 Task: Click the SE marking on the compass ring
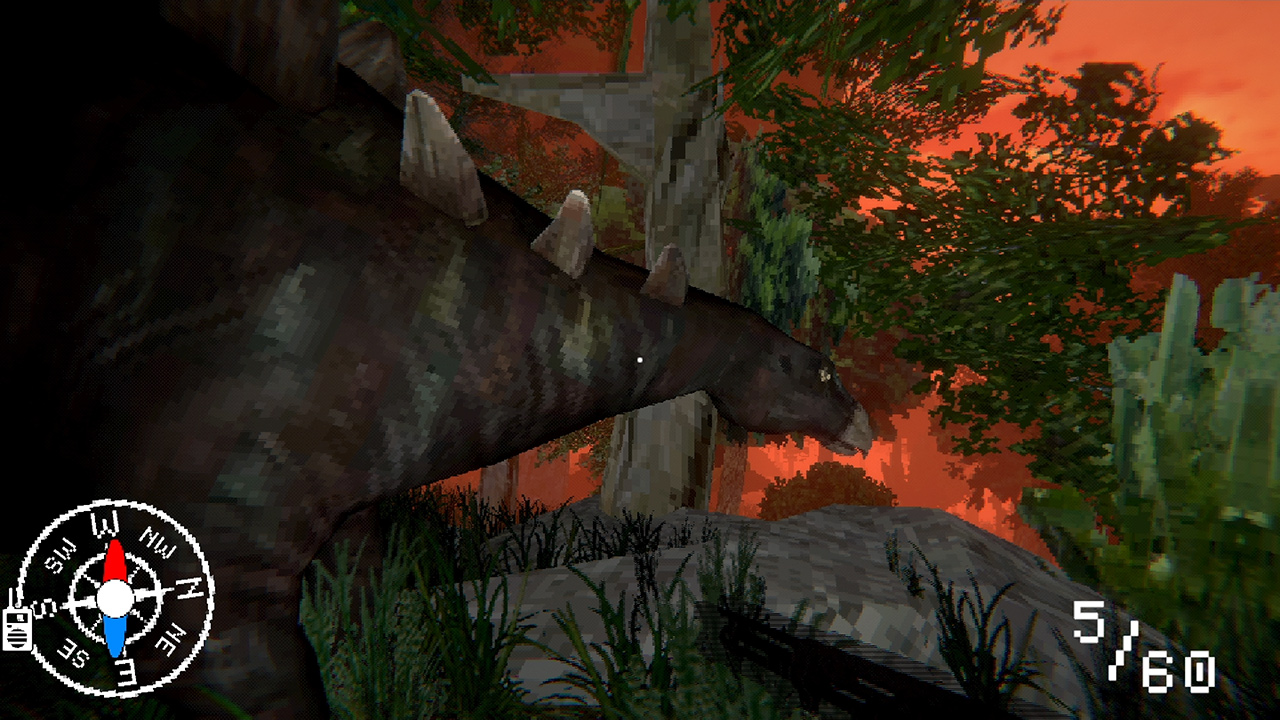[x=72, y=653]
